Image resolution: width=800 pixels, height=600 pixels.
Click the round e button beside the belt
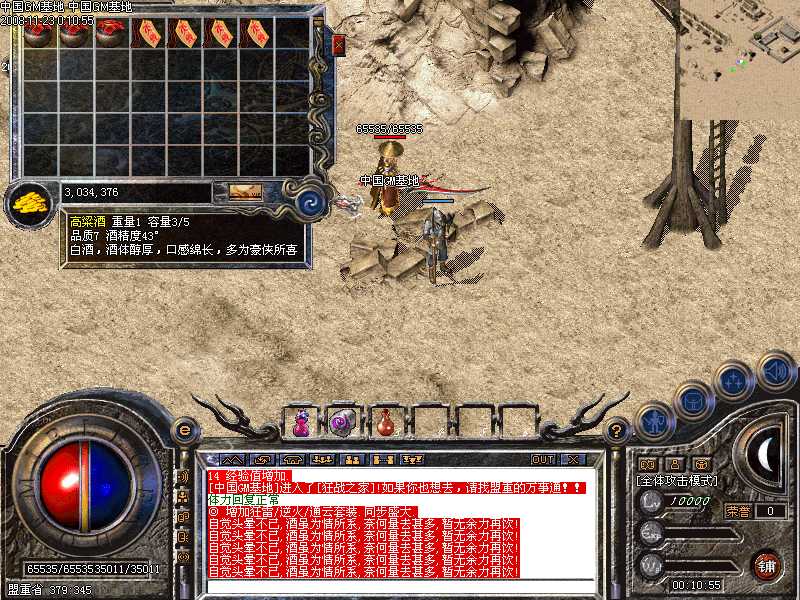pyautogui.click(x=184, y=430)
